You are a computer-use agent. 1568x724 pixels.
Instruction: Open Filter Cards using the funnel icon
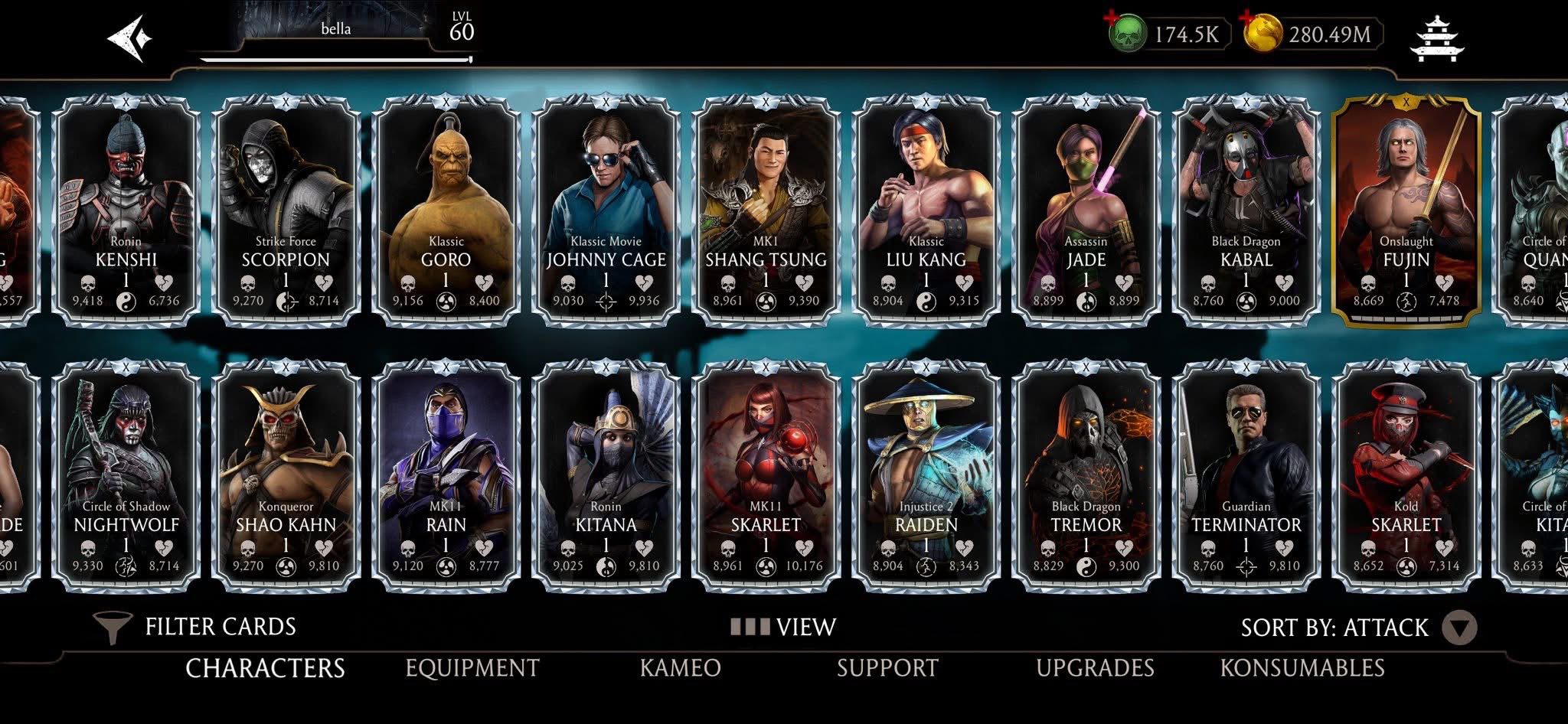pyautogui.click(x=112, y=625)
